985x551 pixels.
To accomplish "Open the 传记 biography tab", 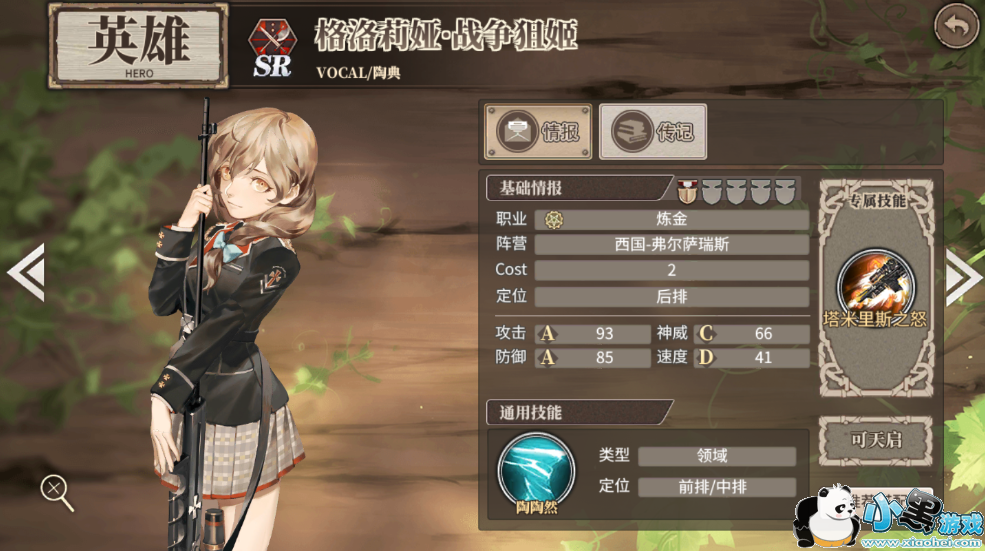I will (653, 132).
